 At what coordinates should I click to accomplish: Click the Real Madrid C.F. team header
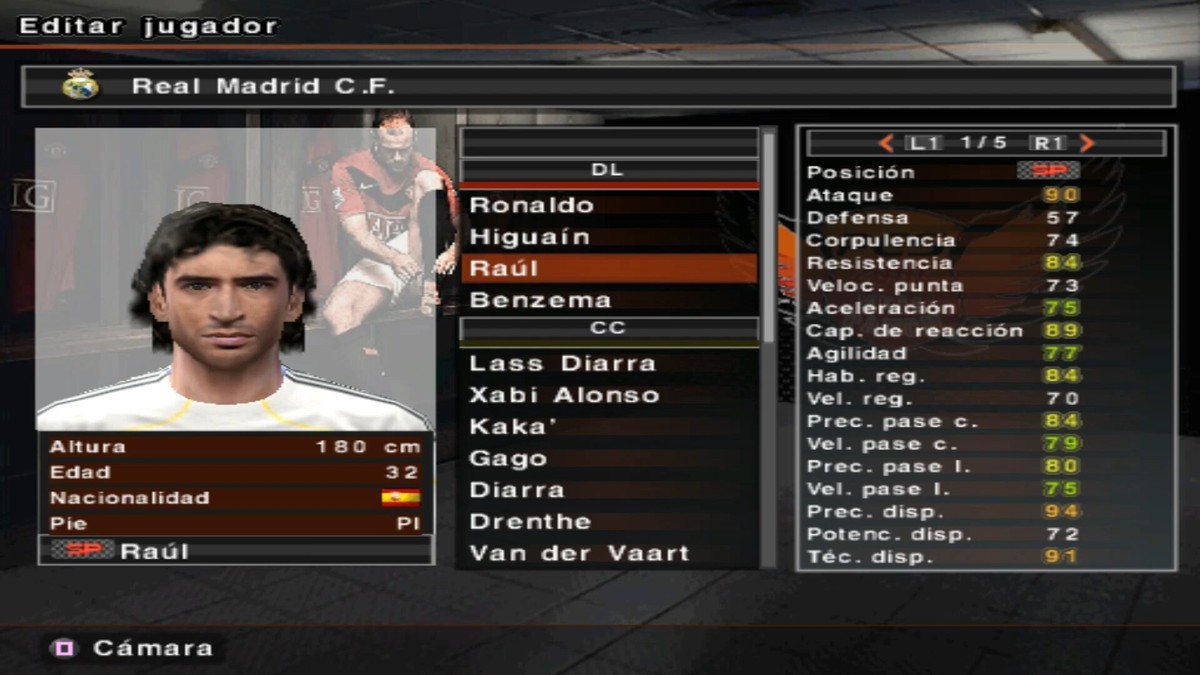tap(598, 86)
